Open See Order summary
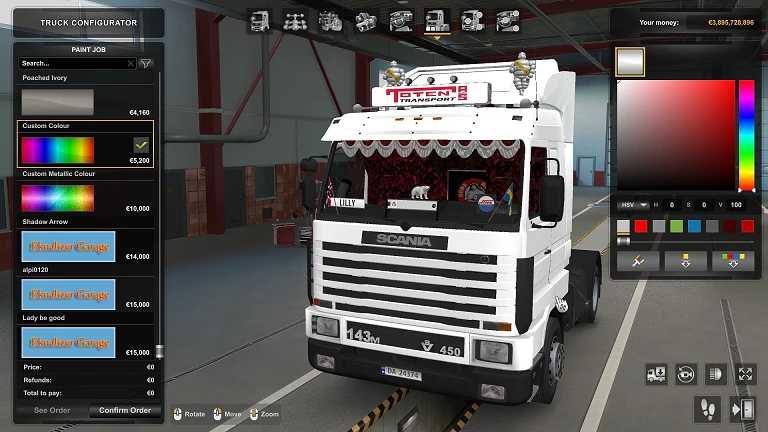 coord(52,410)
